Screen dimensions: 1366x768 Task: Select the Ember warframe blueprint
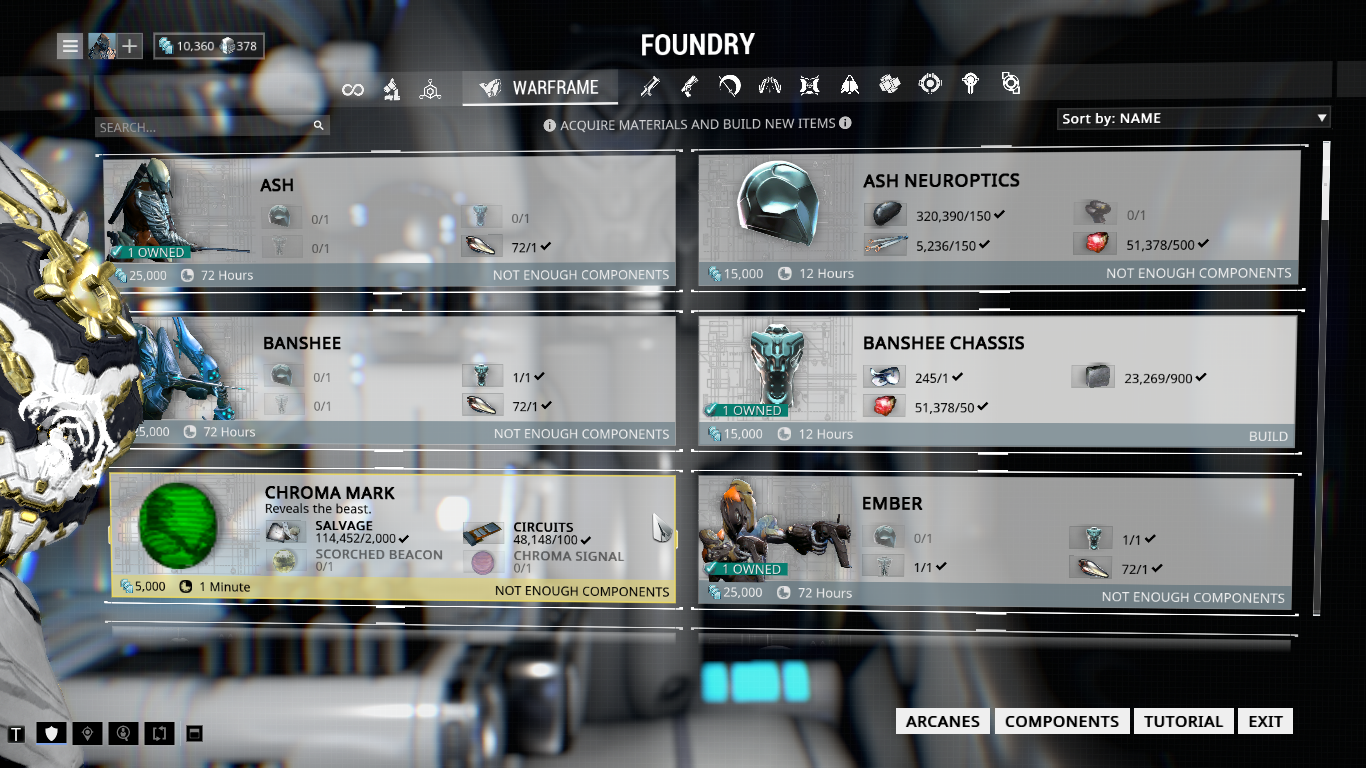tap(1000, 541)
